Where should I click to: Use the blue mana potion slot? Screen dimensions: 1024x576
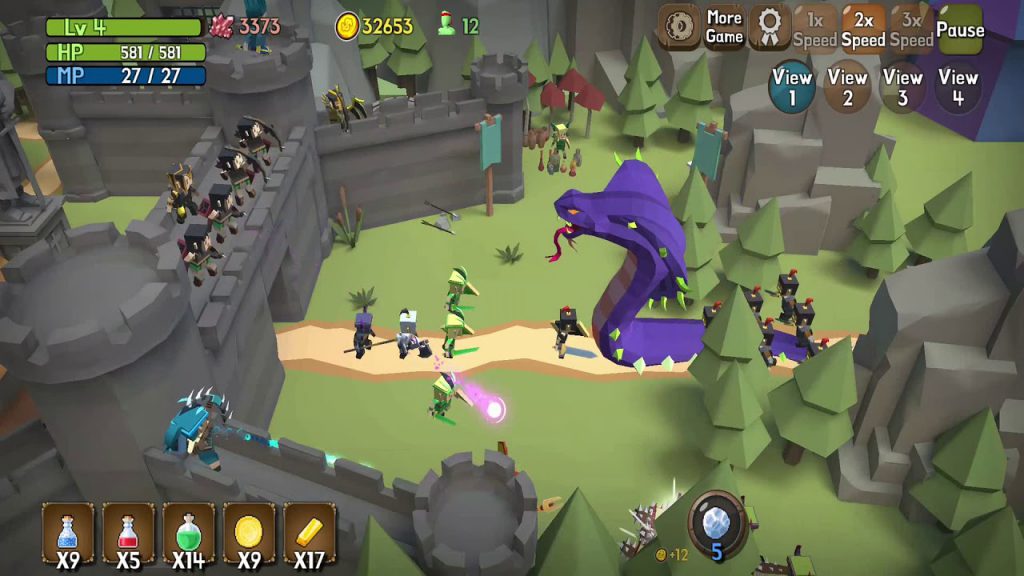point(68,534)
